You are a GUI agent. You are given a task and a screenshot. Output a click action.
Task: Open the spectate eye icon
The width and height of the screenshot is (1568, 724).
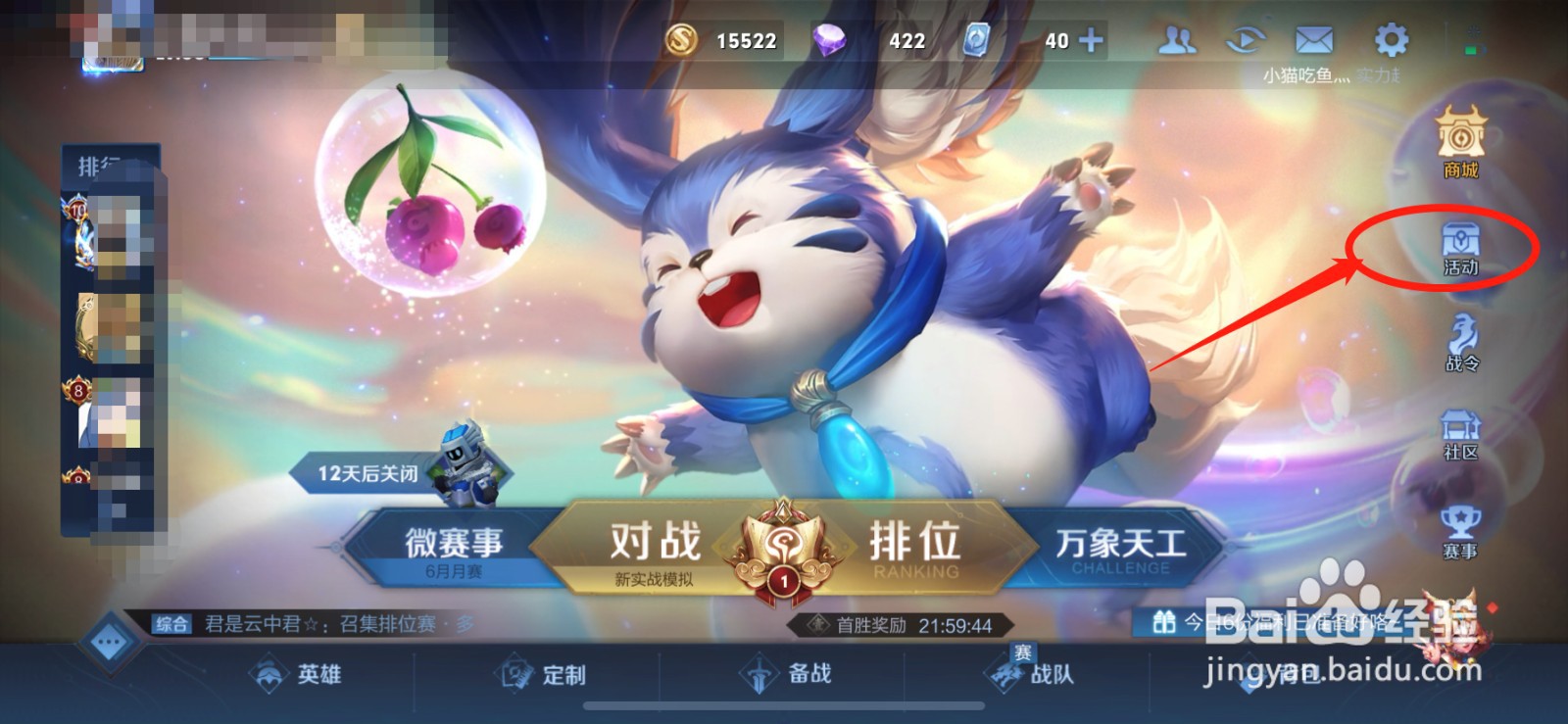[x=1245, y=39]
